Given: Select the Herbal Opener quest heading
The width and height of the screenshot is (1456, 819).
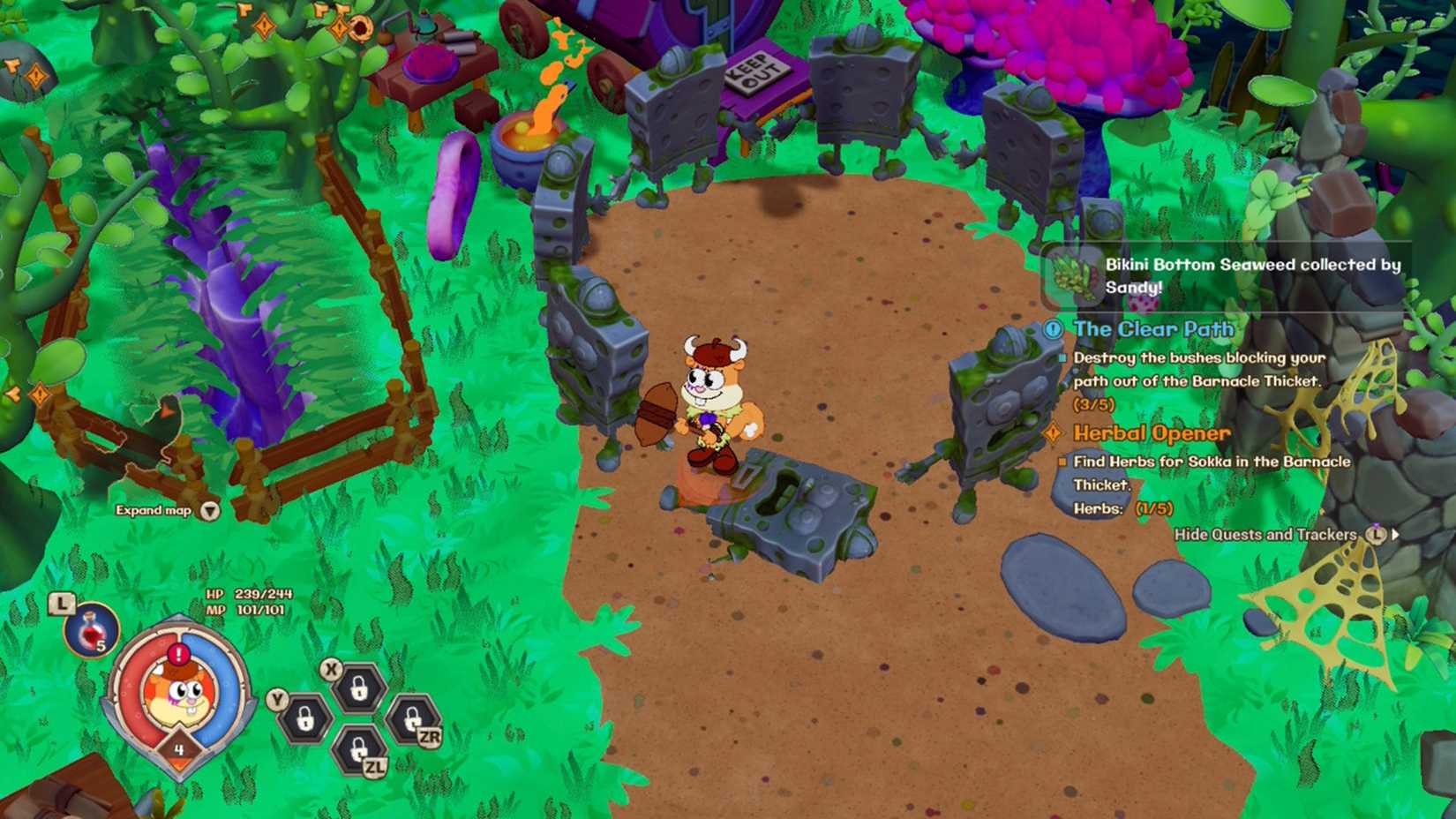Looking at the screenshot, I should (1152, 432).
